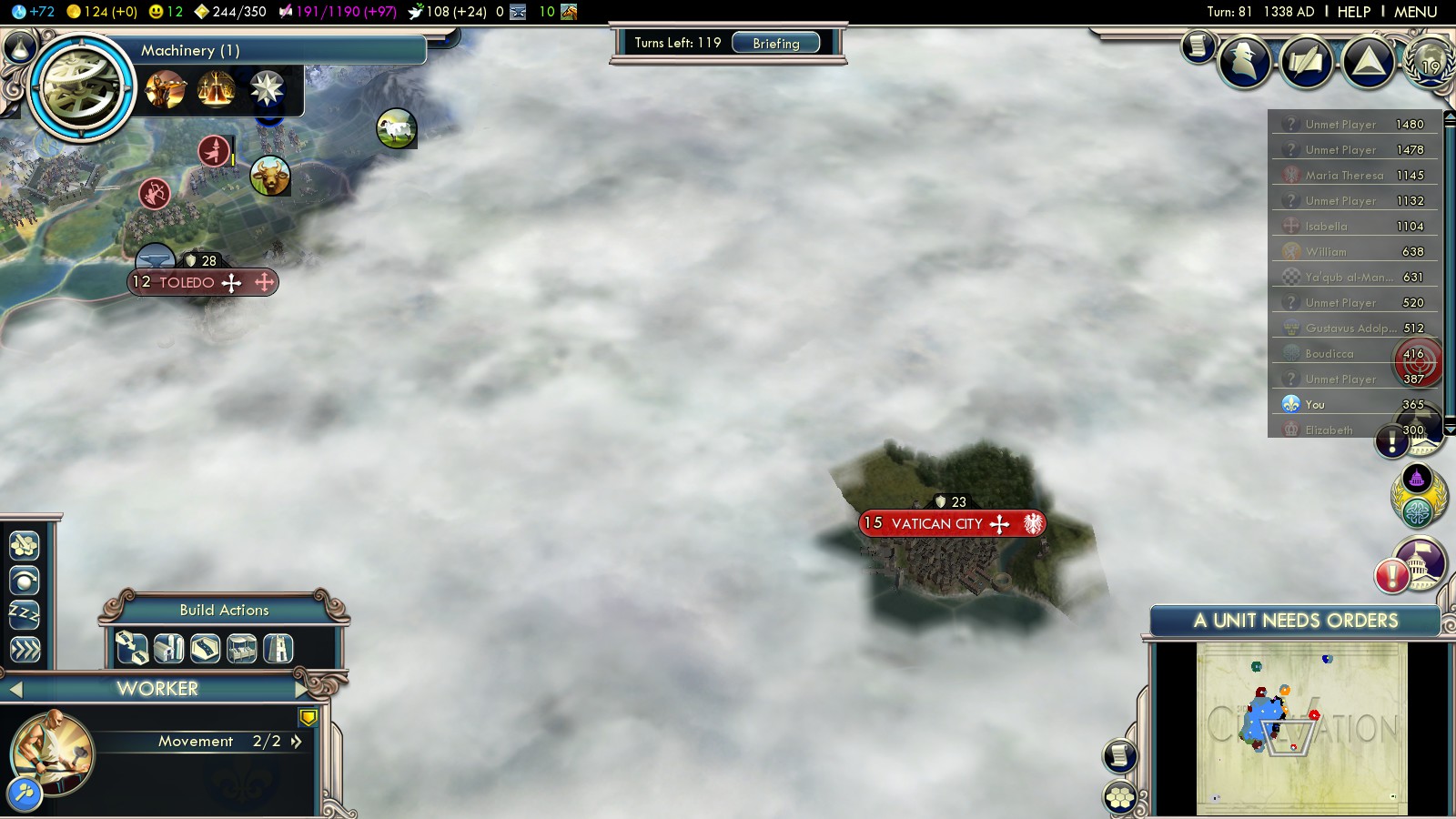Screen dimensions: 1456x819
Task: Open the scenario Briefing
Action: tap(775, 43)
